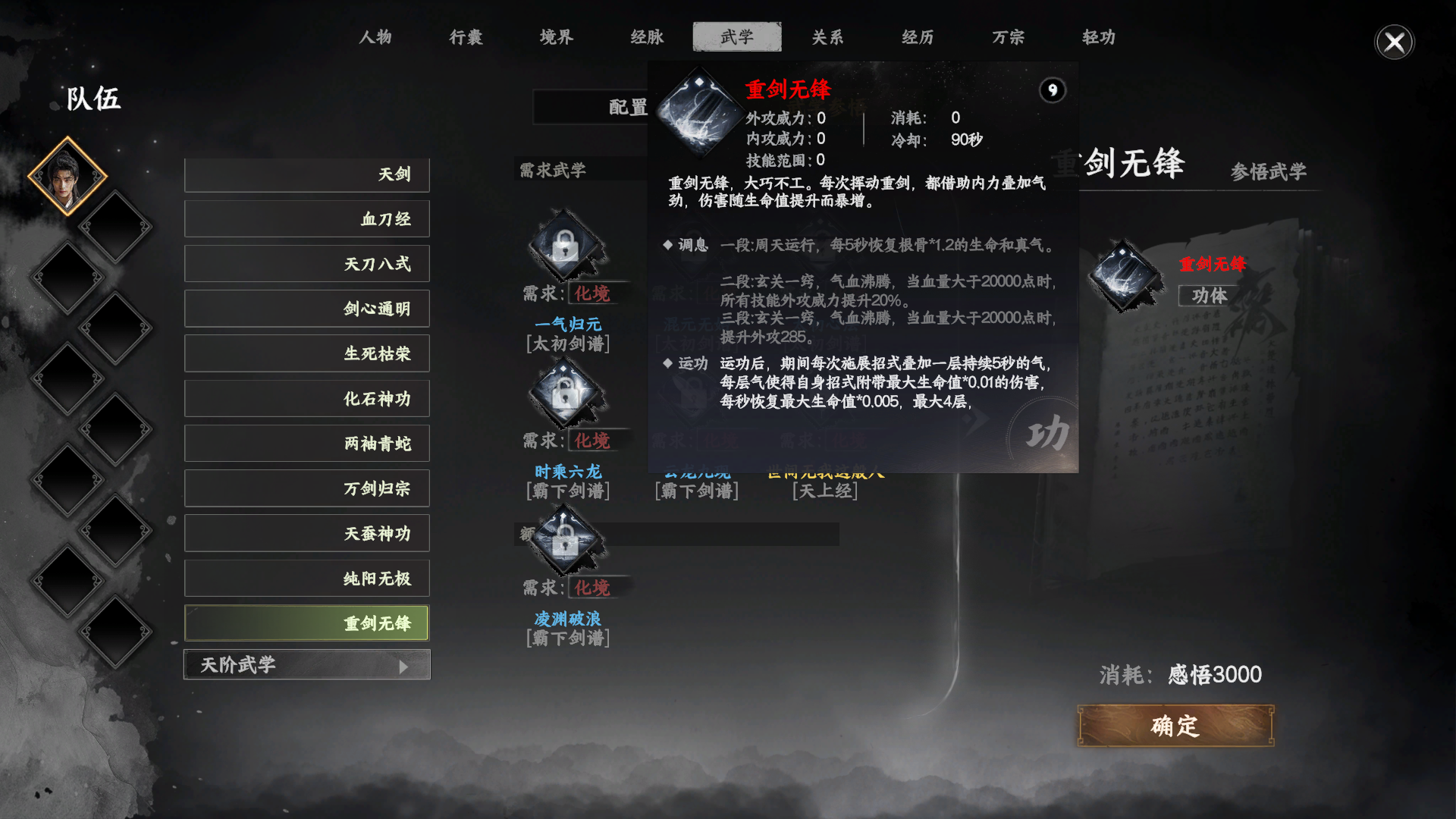Viewport: 1456px width, 819px height.
Task: Open the 经脉 tab
Action: (x=646, y=36)
